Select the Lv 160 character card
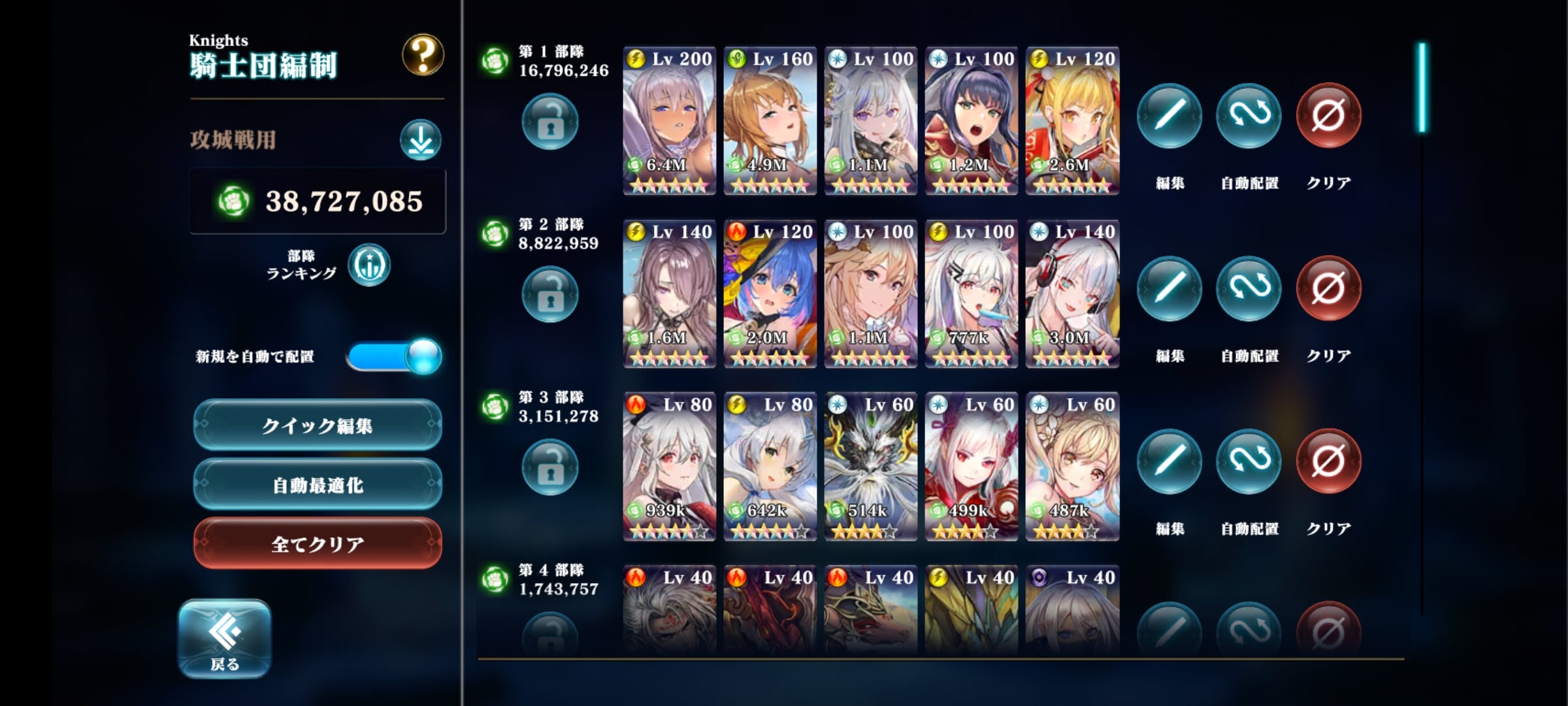The image size is (1568, 706). click(770, 121)
